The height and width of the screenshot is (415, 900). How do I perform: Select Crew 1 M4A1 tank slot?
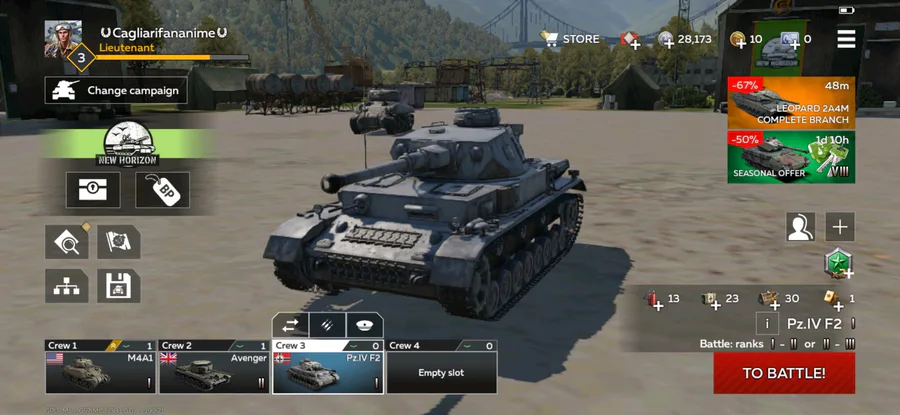coord(99,367)
